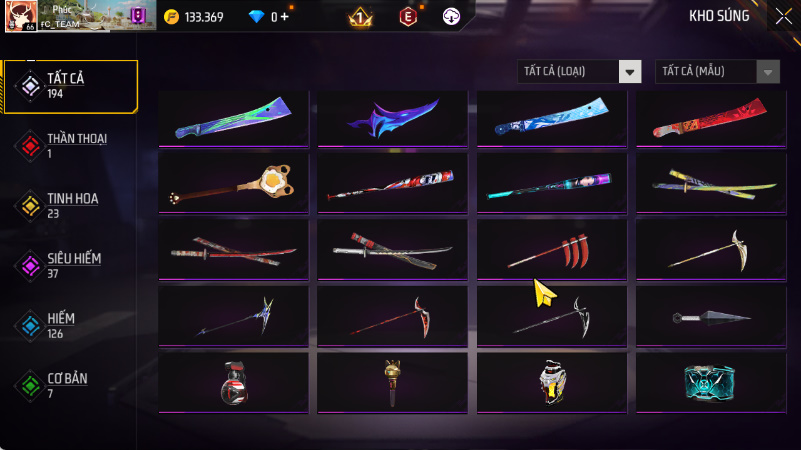Open the Tất Cả (Loại) dropdown
Image resolution: width=801 pixels, height=450 pixels.
coord(579,71)
